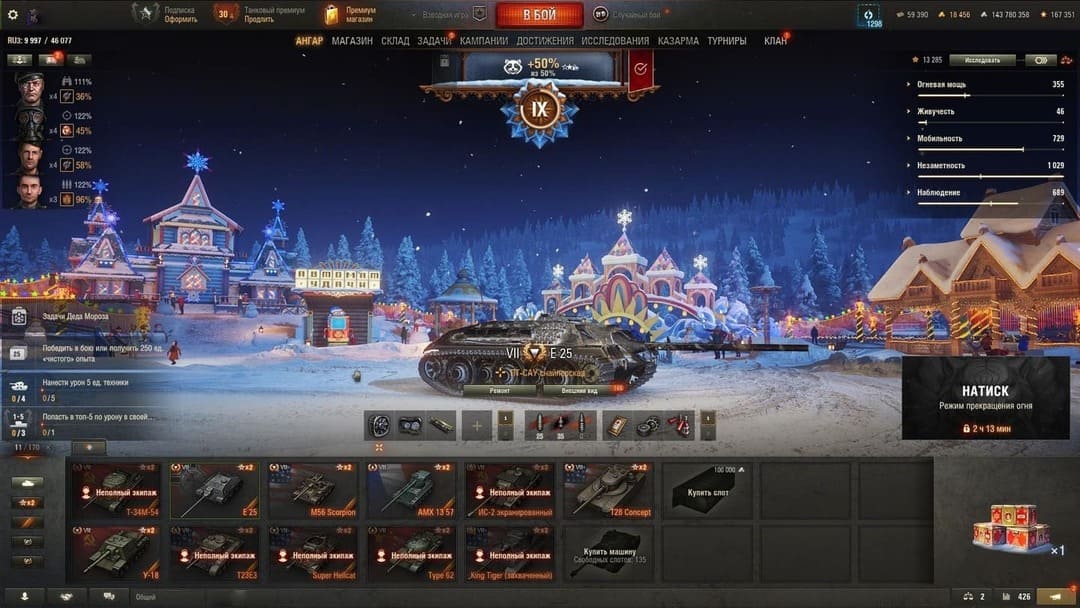Open the КЛАН tab

pyautogui.click(x=775, y=41)
